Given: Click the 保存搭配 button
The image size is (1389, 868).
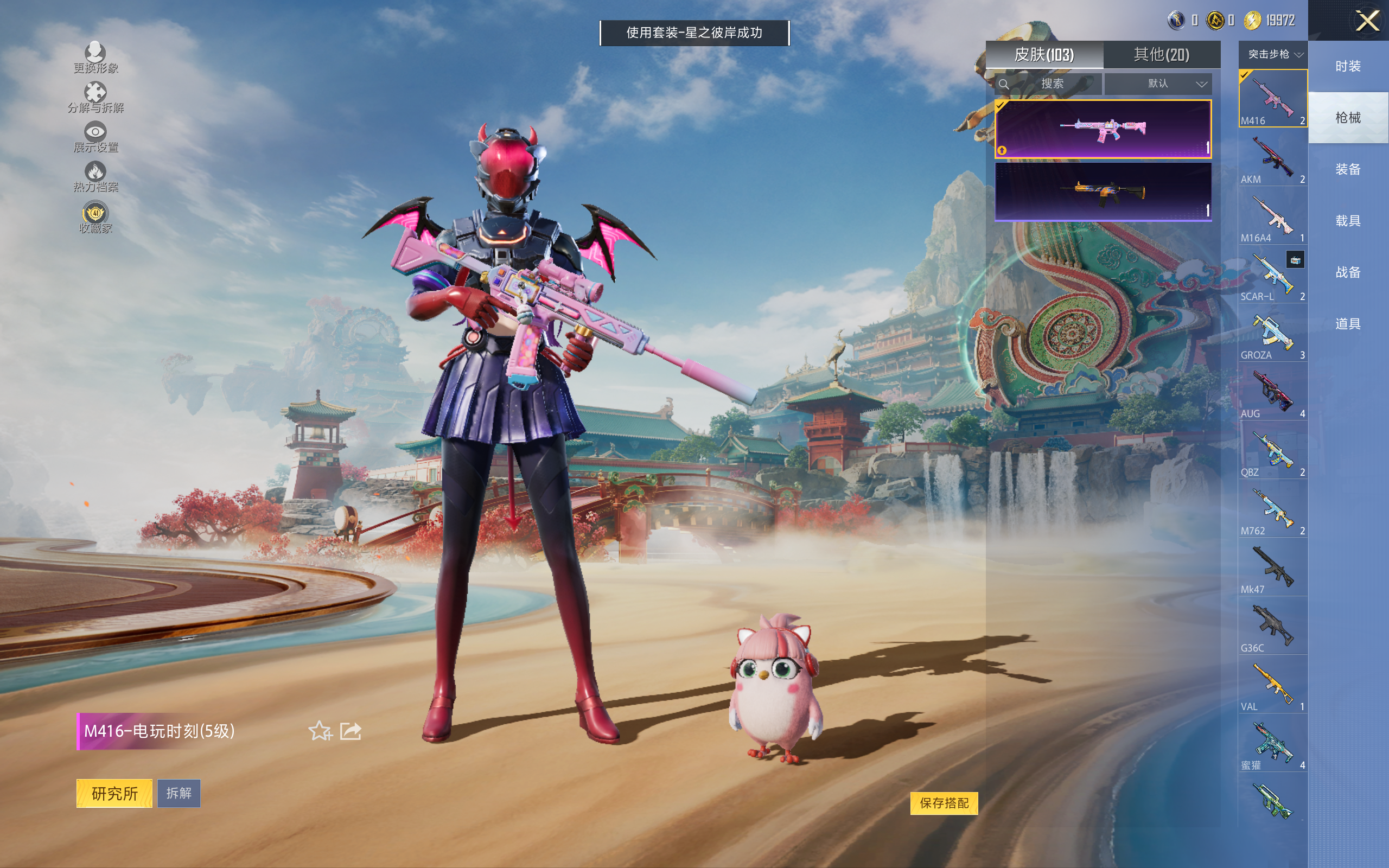Looking at the screenshot, I should (944, 802).
